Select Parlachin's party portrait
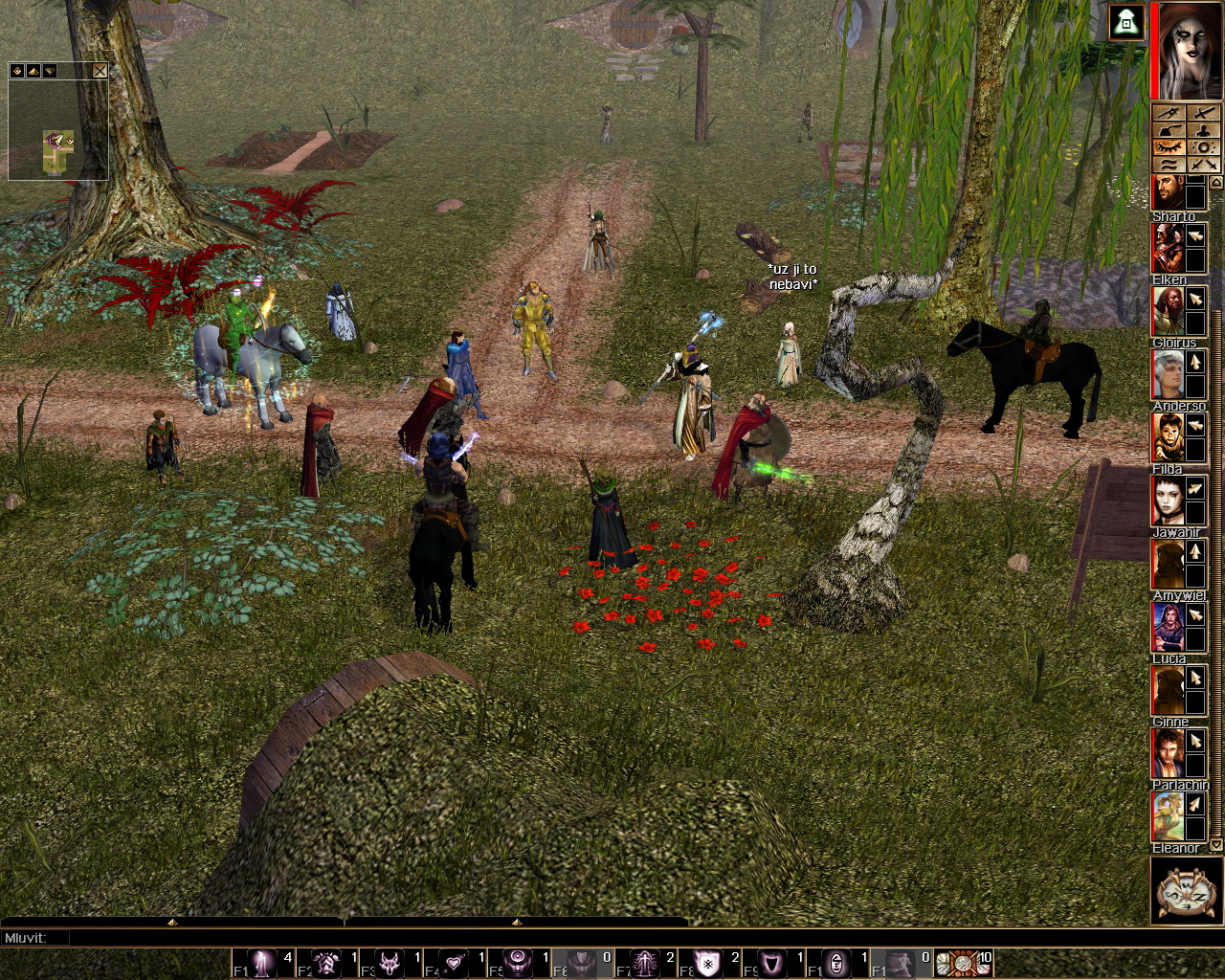The image size is (1225, 980). click(x=1167, y=754)
